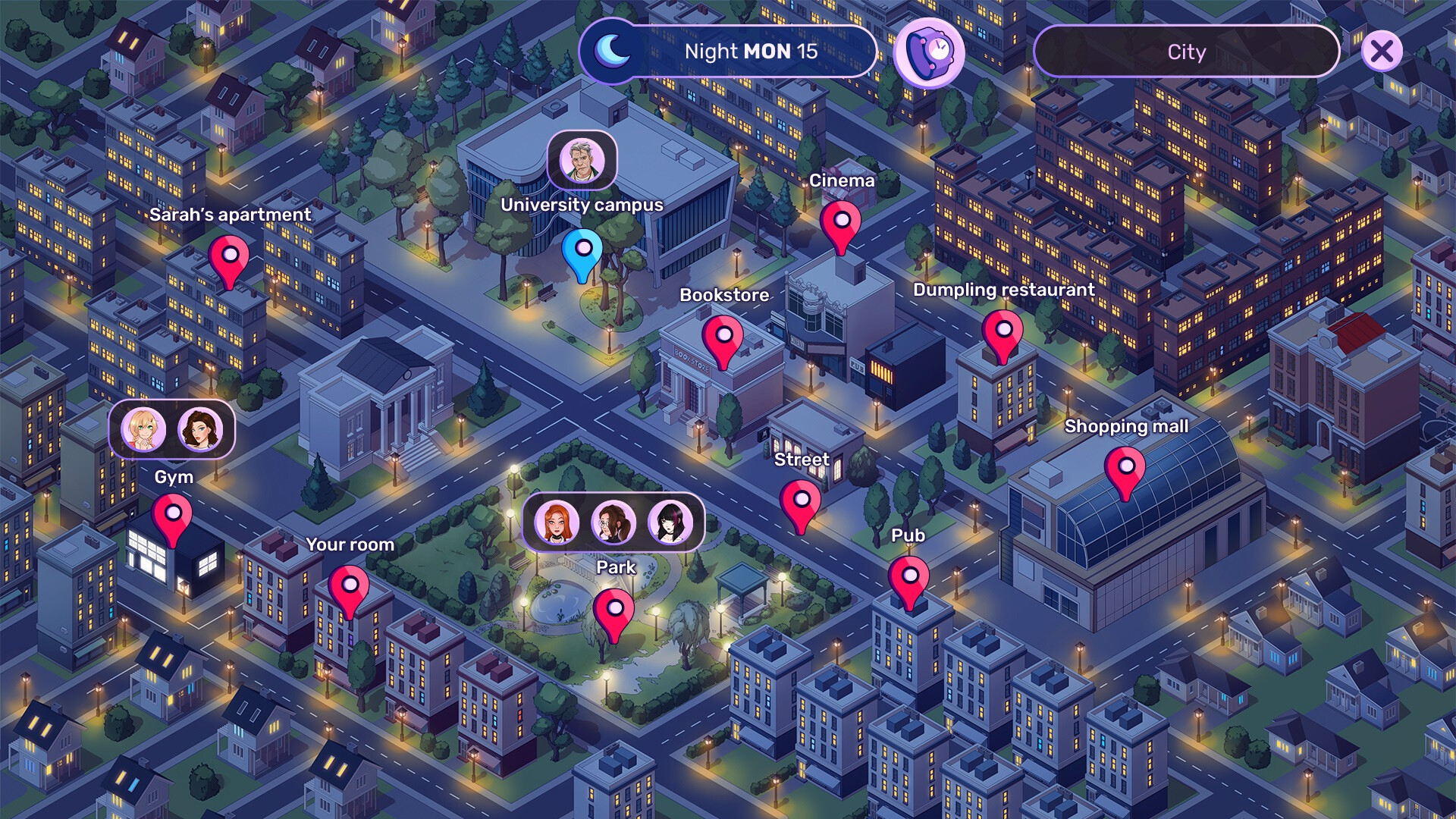Image resolution: width=1456 pixels, height=819 pixels.
Task: Click the dark-haired woman portrait above Gym
Action: pos(200,429)
